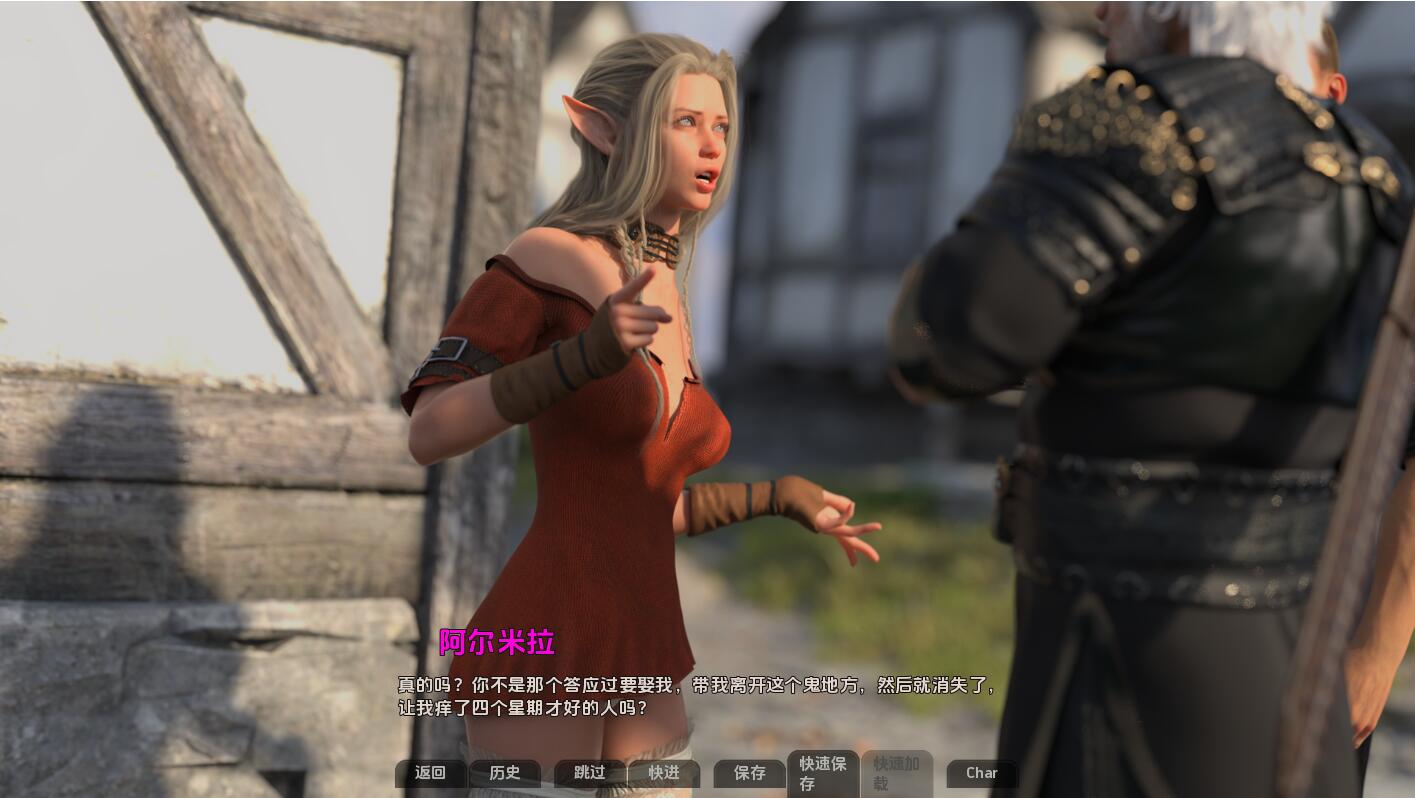Click the grayed-out 快速加载 quick load button
This screenshot has height=798, width=1415.
coord(896,773)
